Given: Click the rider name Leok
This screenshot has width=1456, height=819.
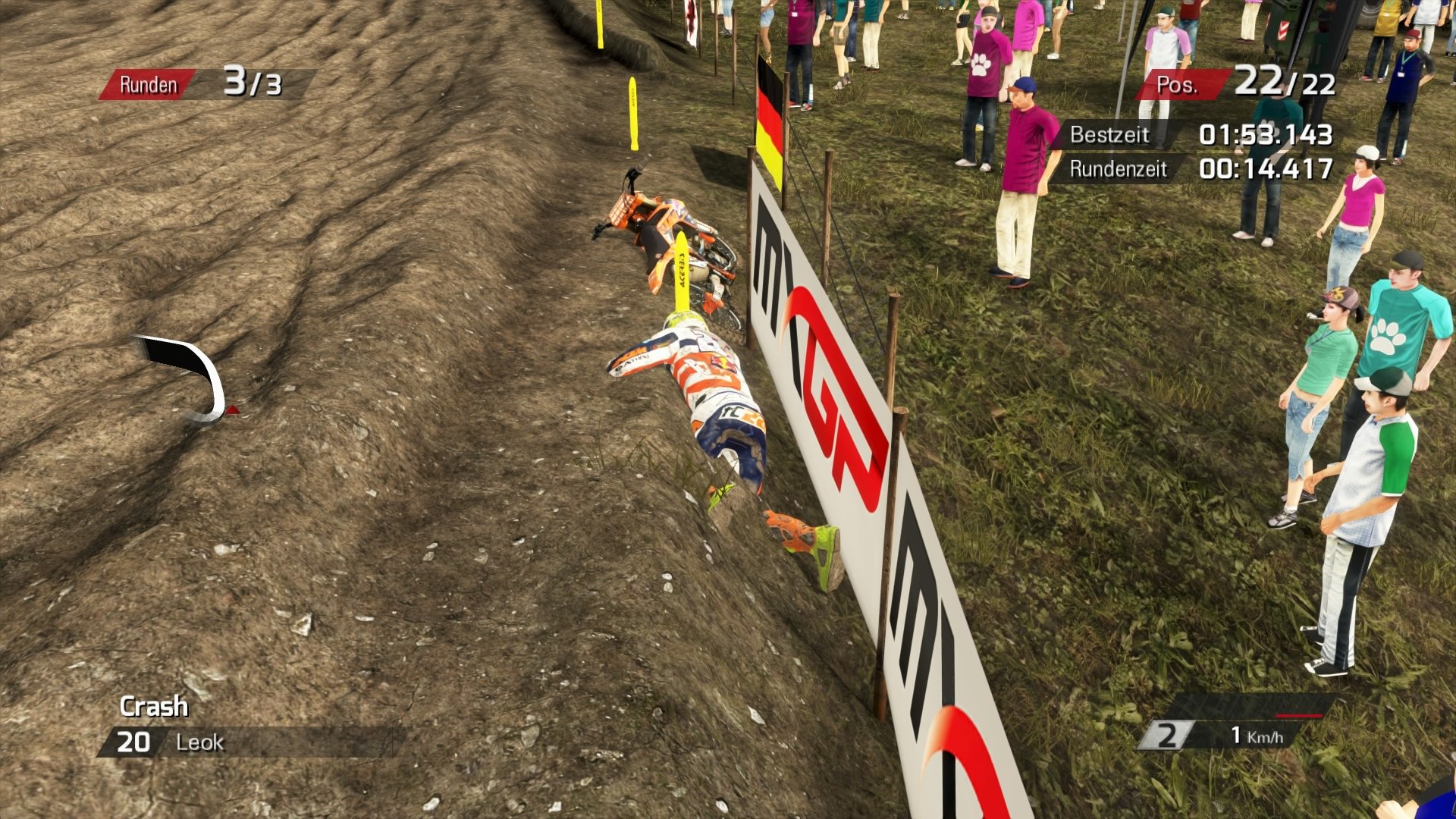Looking at the screenshot, I should point(199,742).
